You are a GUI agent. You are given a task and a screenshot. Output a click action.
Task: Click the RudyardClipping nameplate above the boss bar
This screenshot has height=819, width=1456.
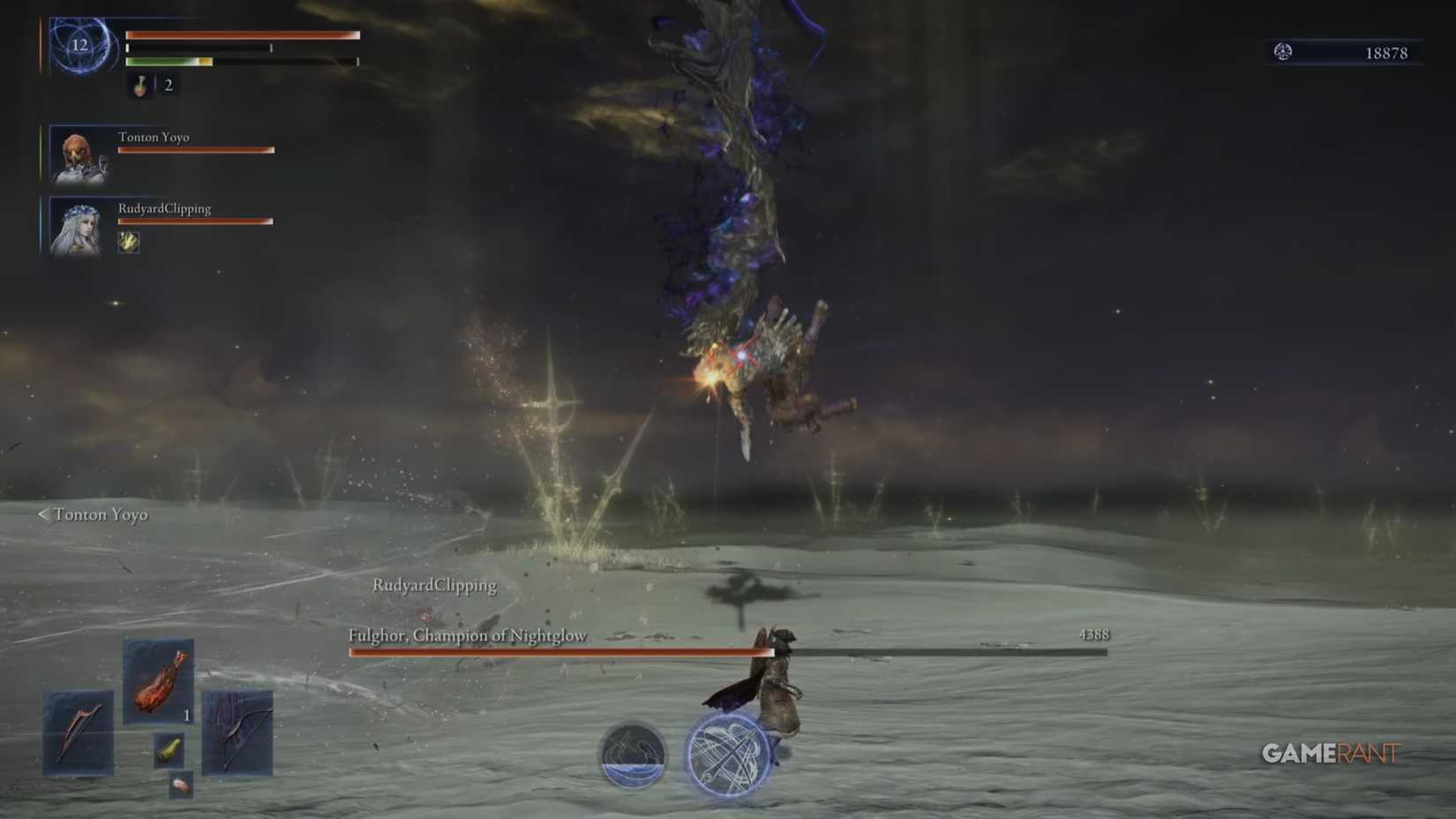point(436,585)
